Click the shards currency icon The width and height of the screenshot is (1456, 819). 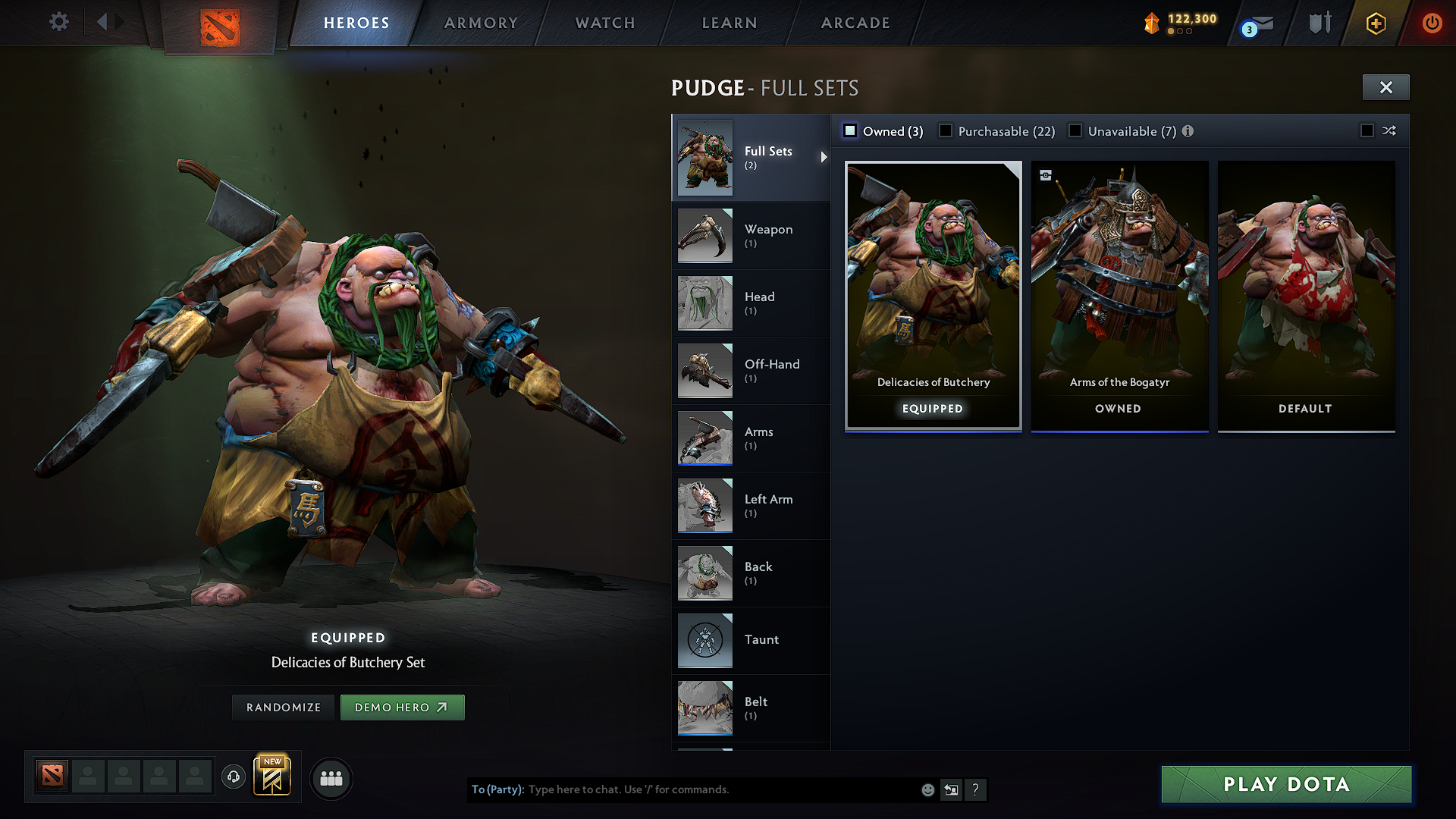1152,22
